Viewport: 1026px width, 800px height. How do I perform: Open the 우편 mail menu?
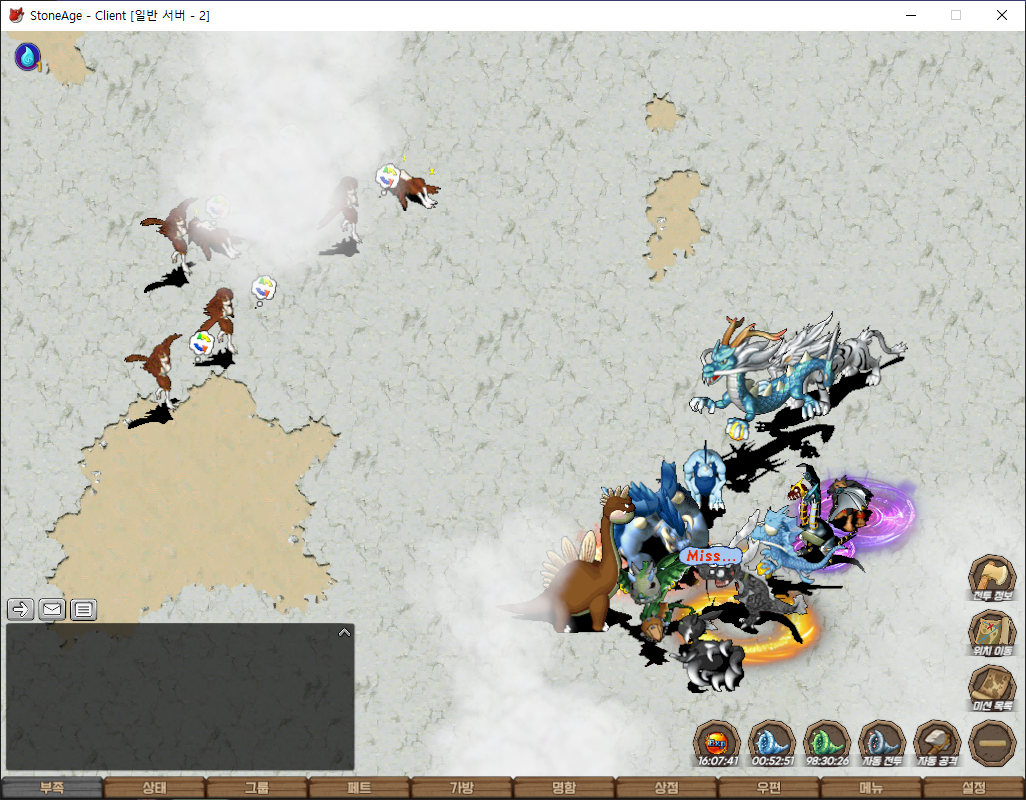click(769, 788)
